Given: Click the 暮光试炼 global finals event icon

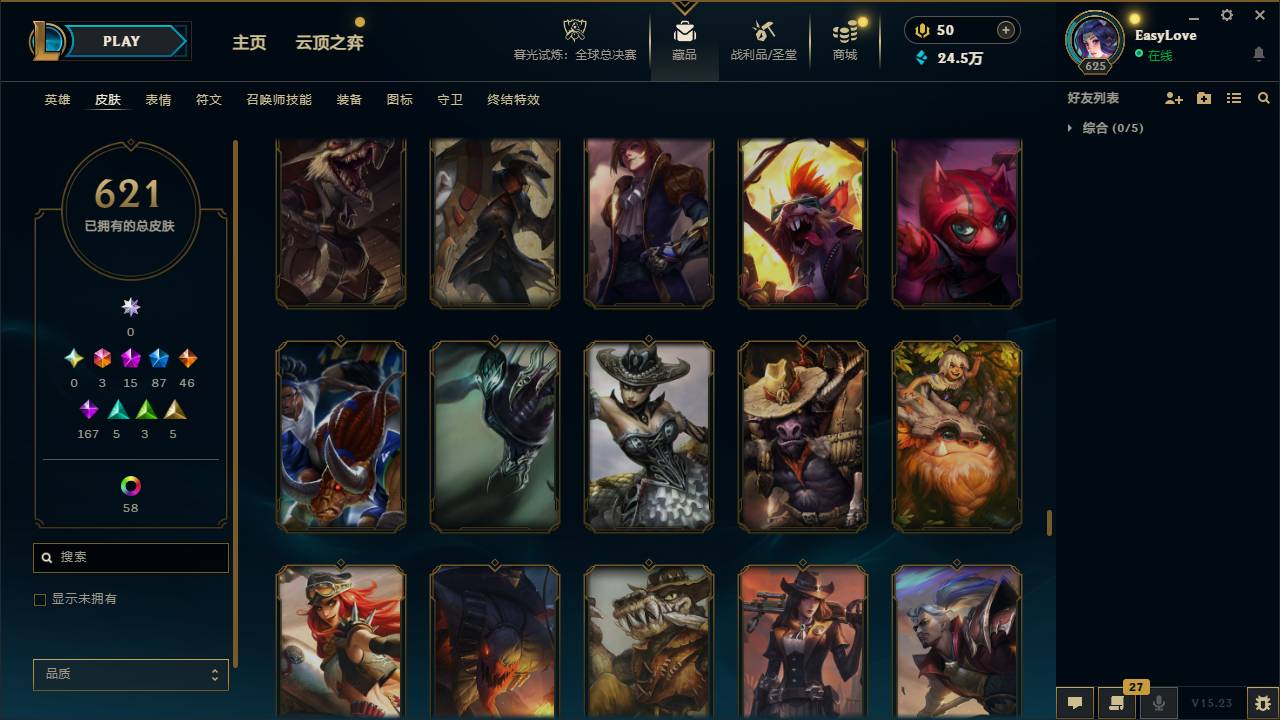Looking at the screenshot, I should [574, 30].
